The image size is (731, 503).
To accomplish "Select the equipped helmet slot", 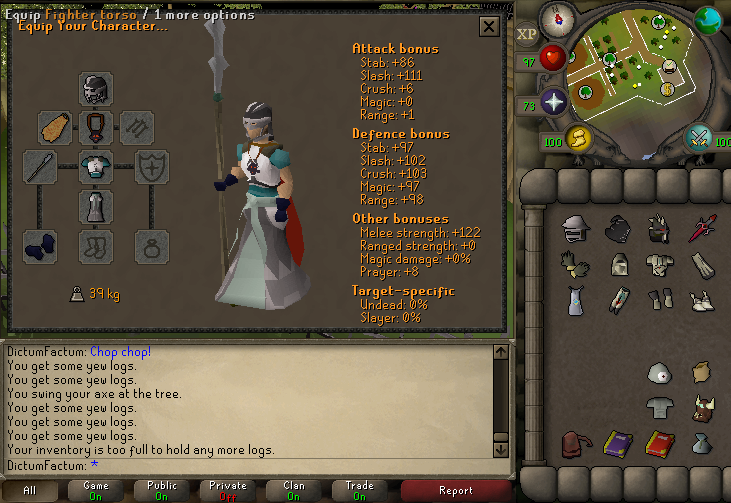I will [x=96, y=89].
